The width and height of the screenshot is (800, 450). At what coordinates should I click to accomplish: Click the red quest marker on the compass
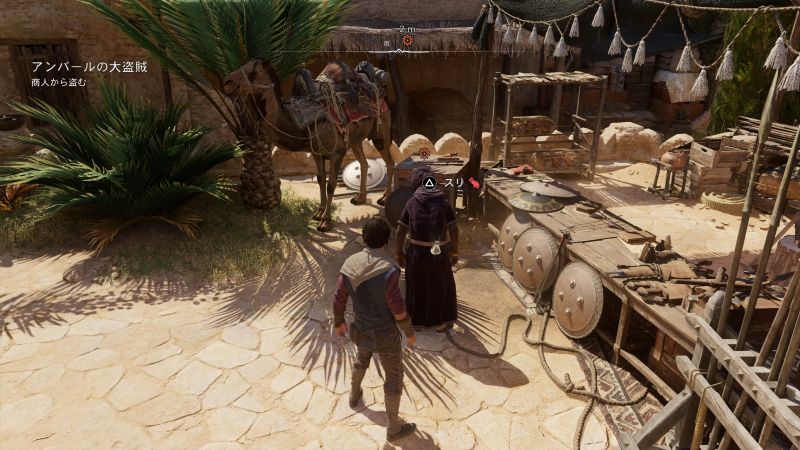[406, 41]
